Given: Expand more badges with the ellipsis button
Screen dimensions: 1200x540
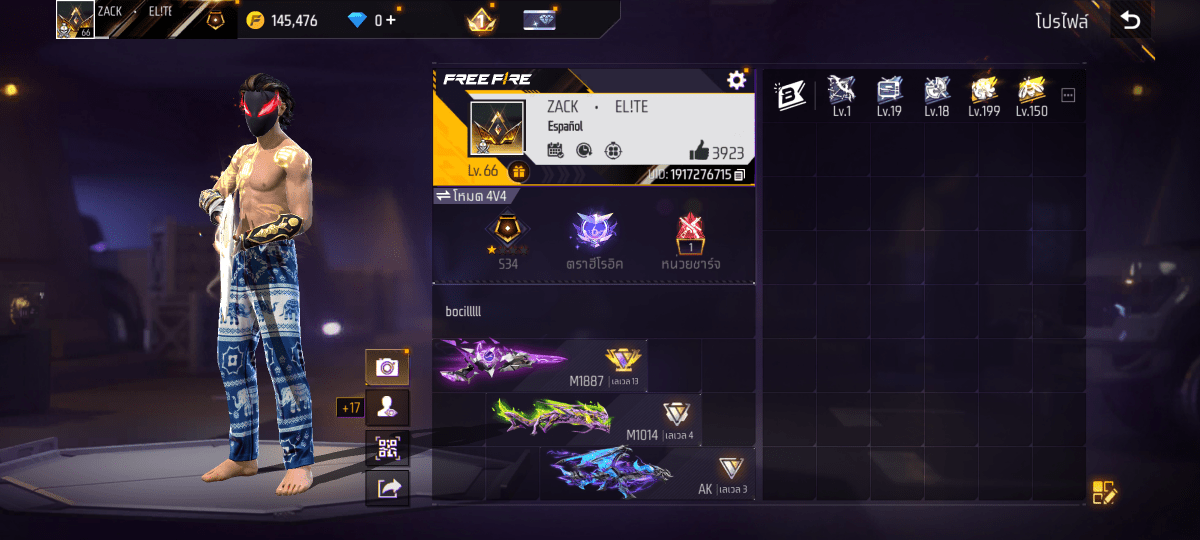Looking at the screenshot, I should coord(1068,95).
